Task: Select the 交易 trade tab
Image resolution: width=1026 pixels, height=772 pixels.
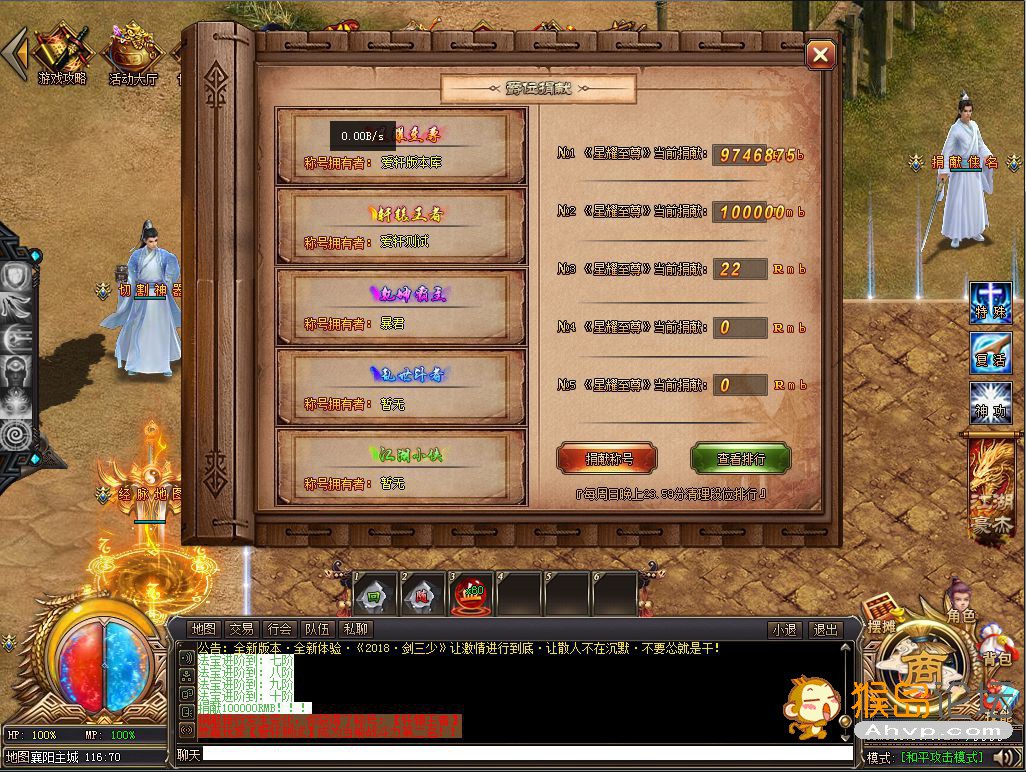Action: point(241,629)
